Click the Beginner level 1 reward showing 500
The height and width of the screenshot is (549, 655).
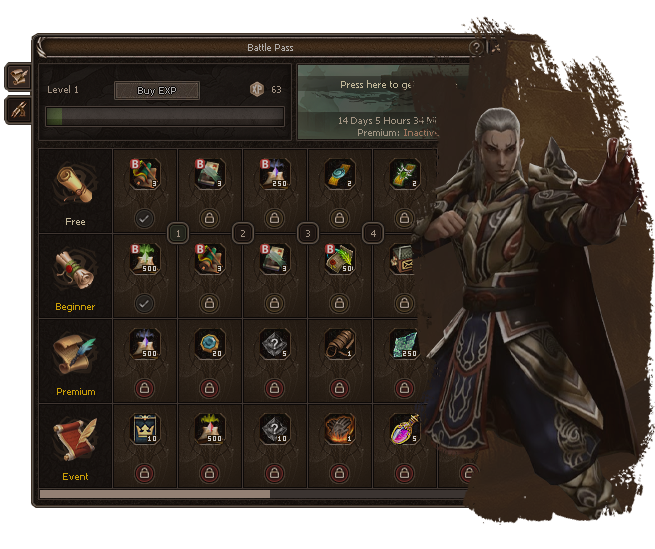pyautogui.click(x=145, y=259)
